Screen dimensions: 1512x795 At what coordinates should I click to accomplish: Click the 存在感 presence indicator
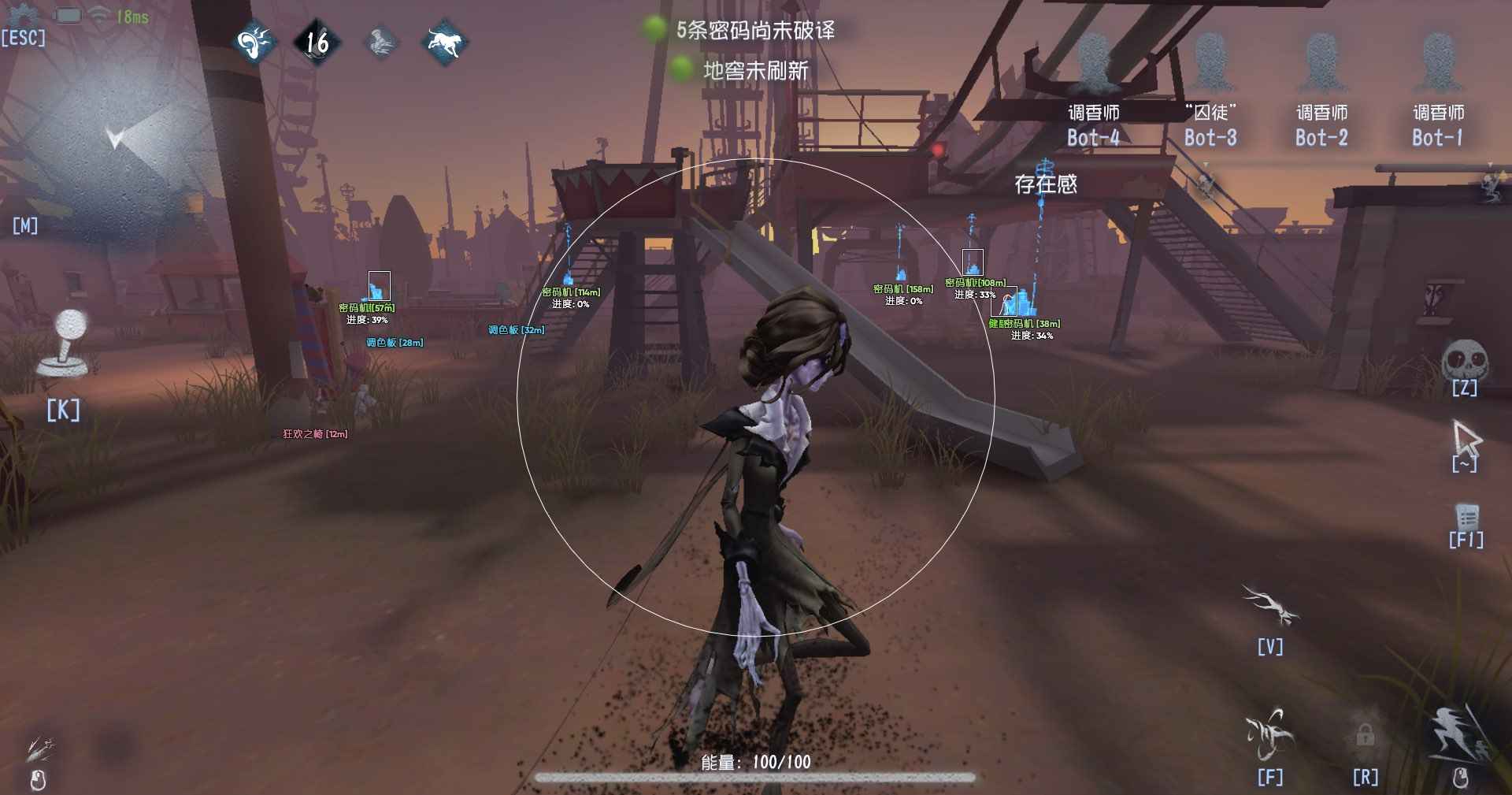tap(1047, 184)
